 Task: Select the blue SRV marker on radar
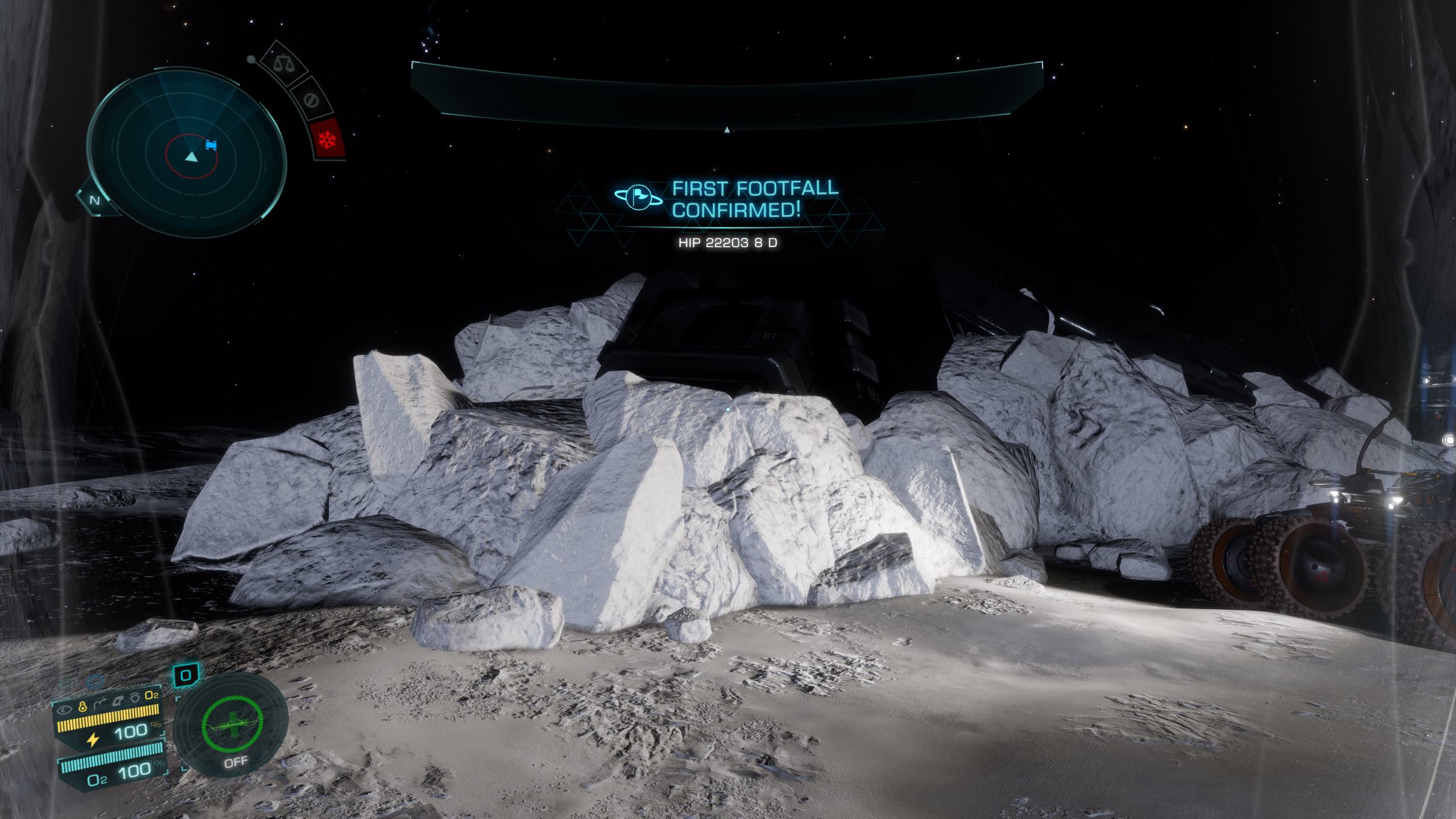[212, 146]
